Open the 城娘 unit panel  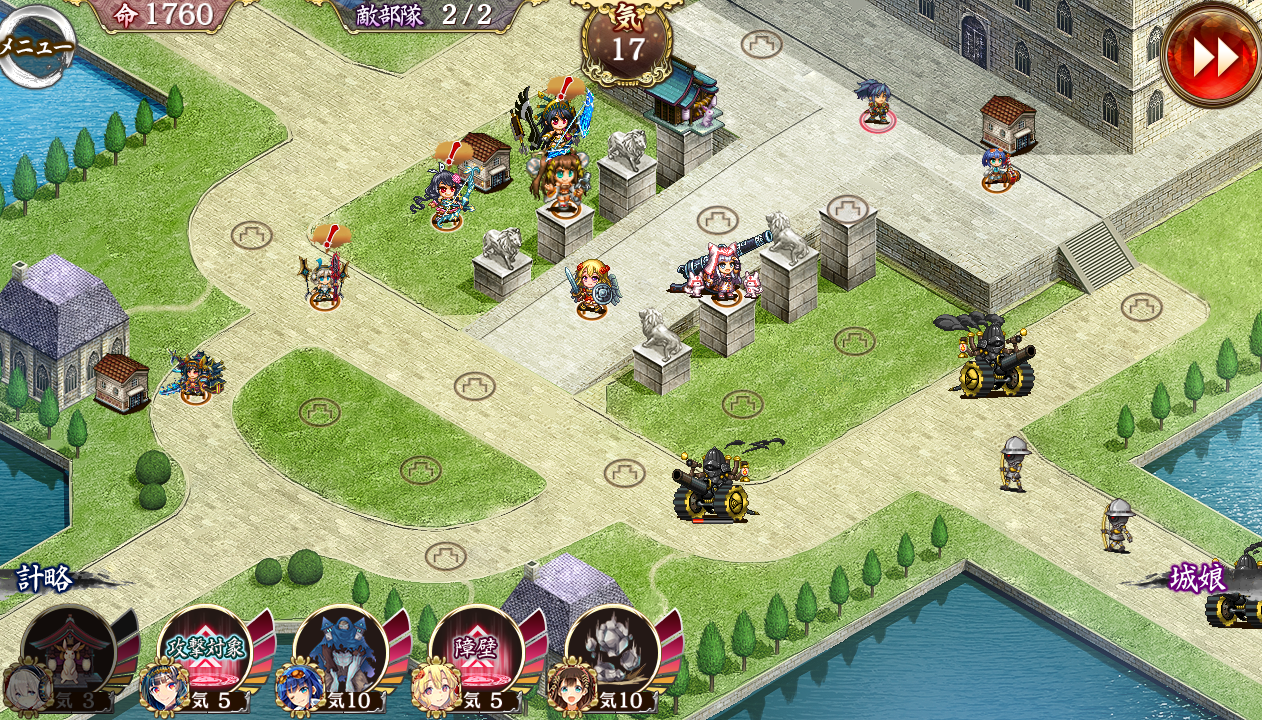[1198, 578]
